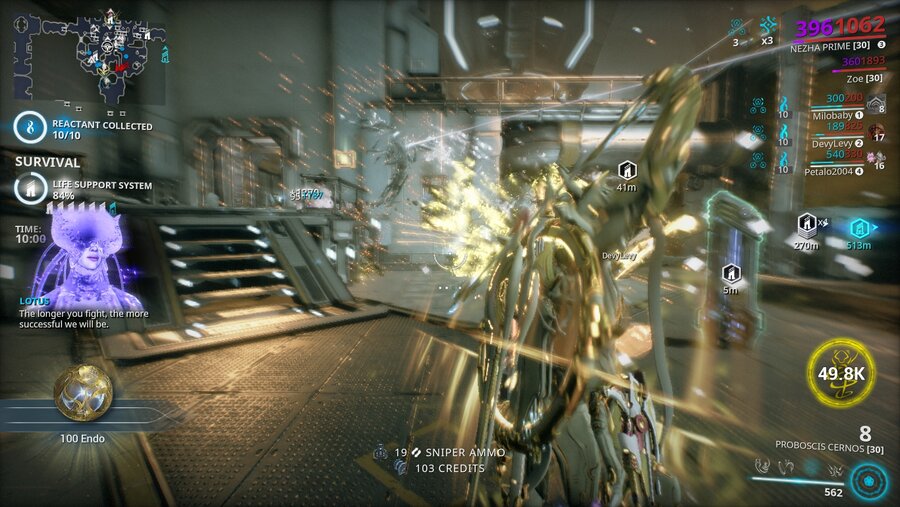Screen dimensions: 900x507
Task: Click the Life Support System objective icon
Action: coord(30,186)
